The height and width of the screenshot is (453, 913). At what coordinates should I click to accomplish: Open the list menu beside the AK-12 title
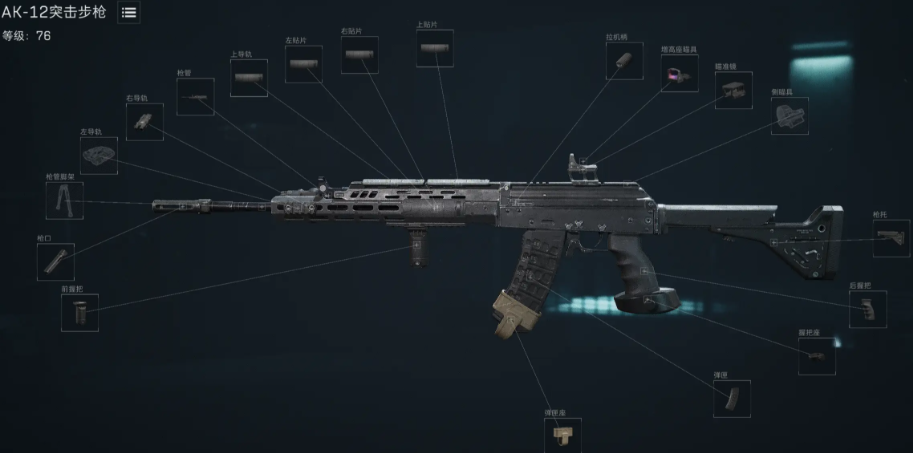129,13
